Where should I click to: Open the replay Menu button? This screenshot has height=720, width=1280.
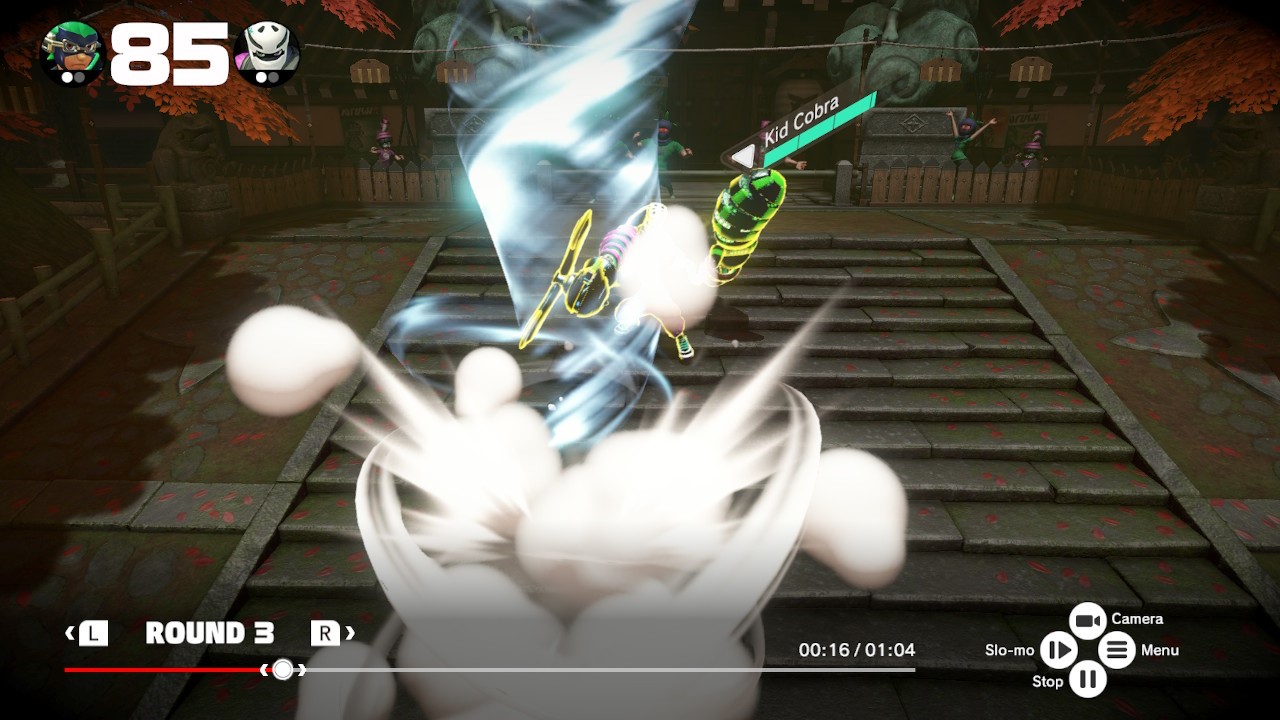point(1117,650)
